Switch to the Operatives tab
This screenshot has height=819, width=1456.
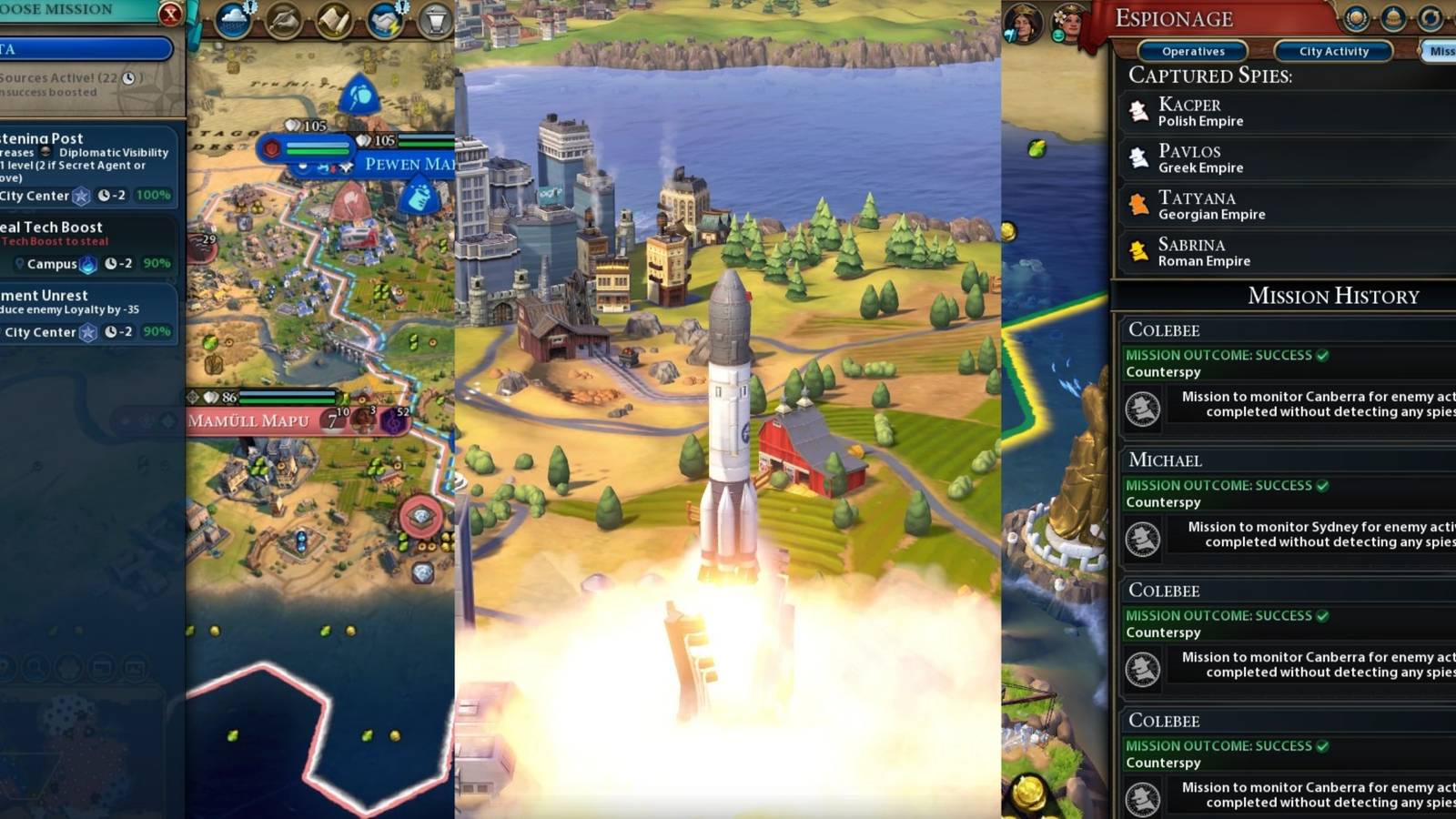coord(1193,52)
